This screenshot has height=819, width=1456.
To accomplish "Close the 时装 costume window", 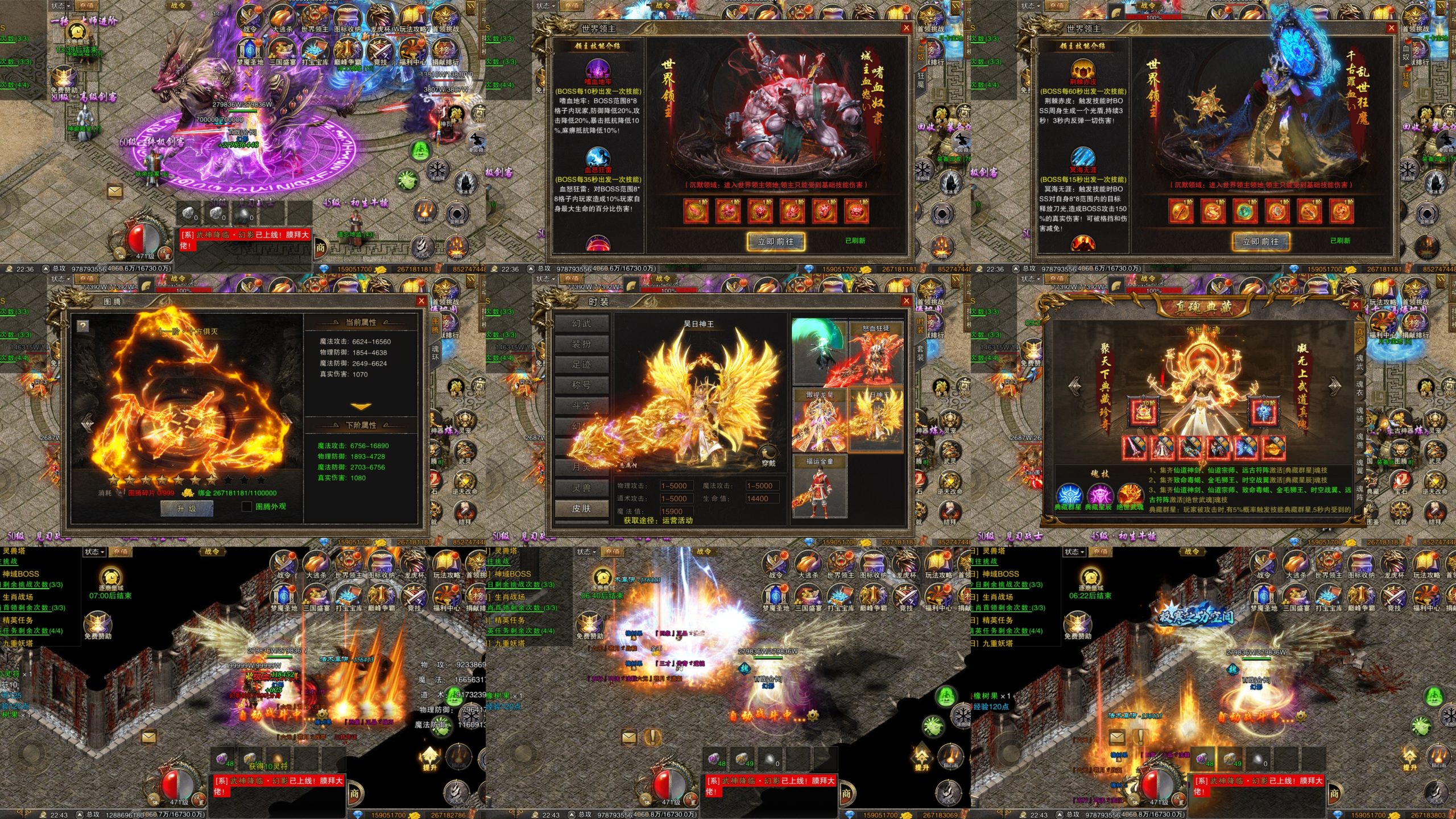I will pyautogui.click(x=907, y=301).
